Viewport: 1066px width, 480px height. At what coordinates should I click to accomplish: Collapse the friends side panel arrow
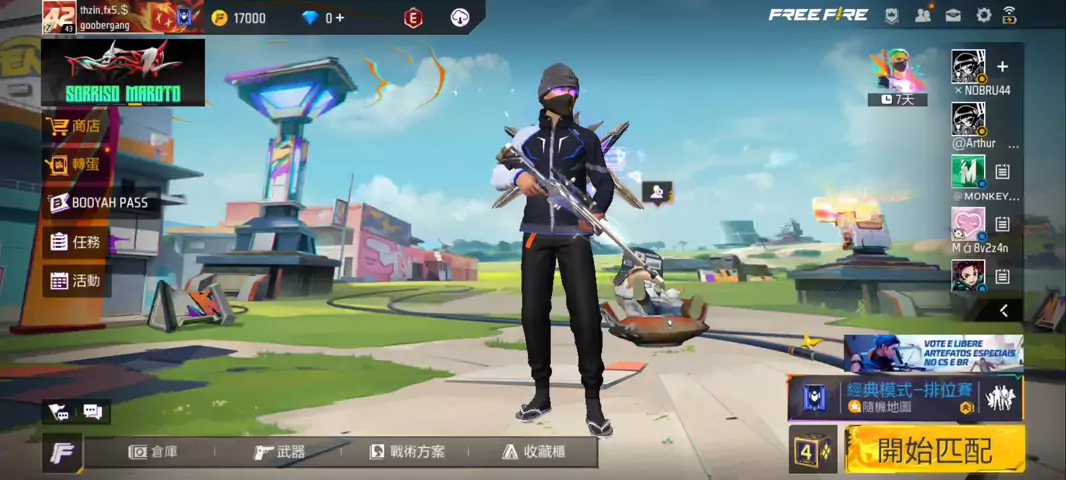(x=1003, y=311)
